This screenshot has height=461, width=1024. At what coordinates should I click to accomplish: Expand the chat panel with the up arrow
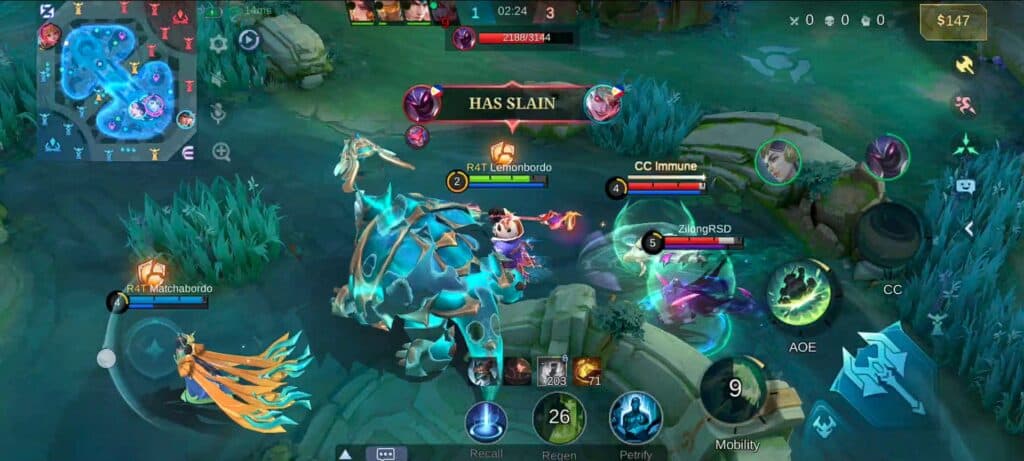point(345,453)
